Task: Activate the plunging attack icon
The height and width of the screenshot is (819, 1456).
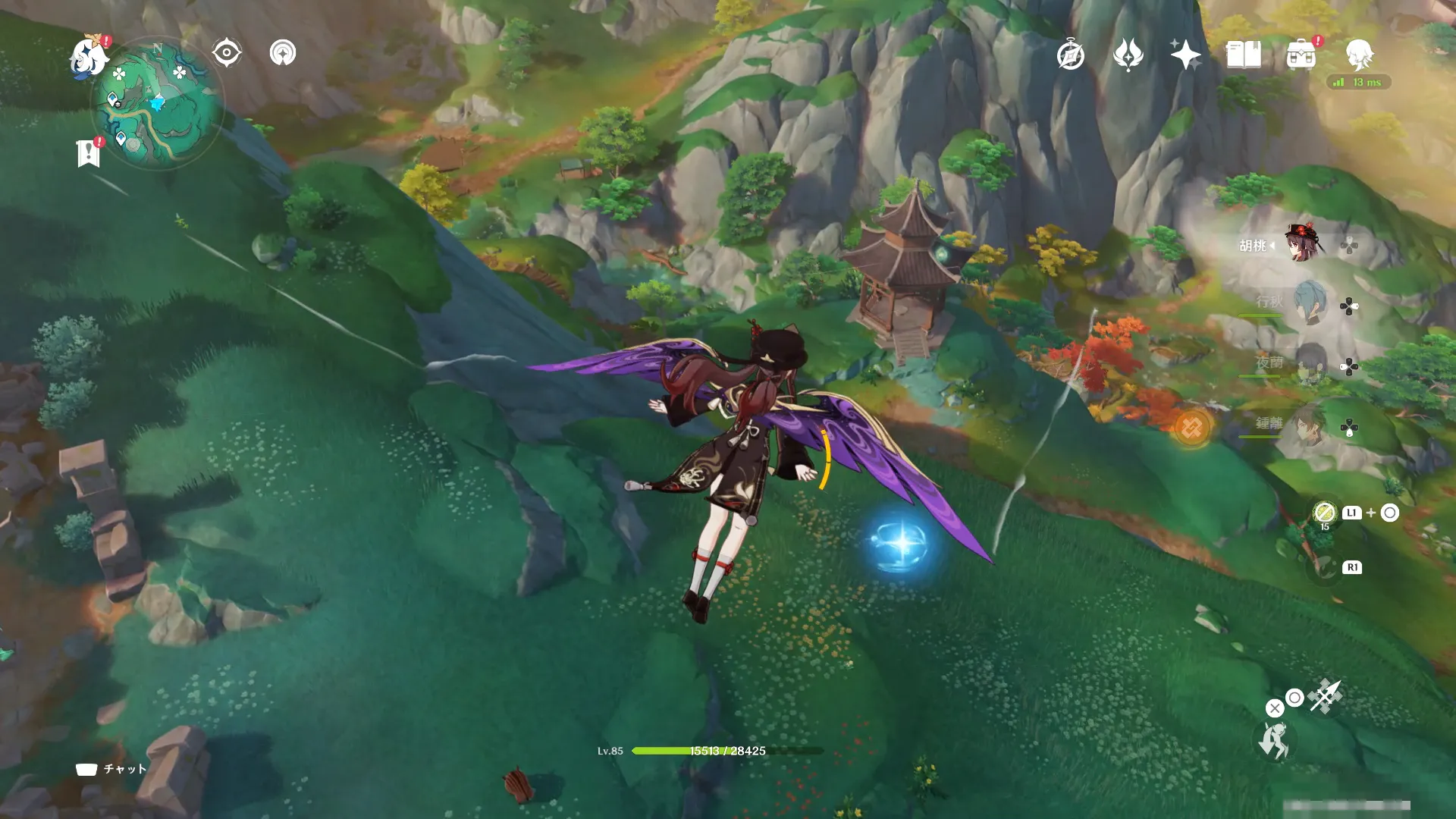Action: pyautogui.click(x=1326, y=695)
